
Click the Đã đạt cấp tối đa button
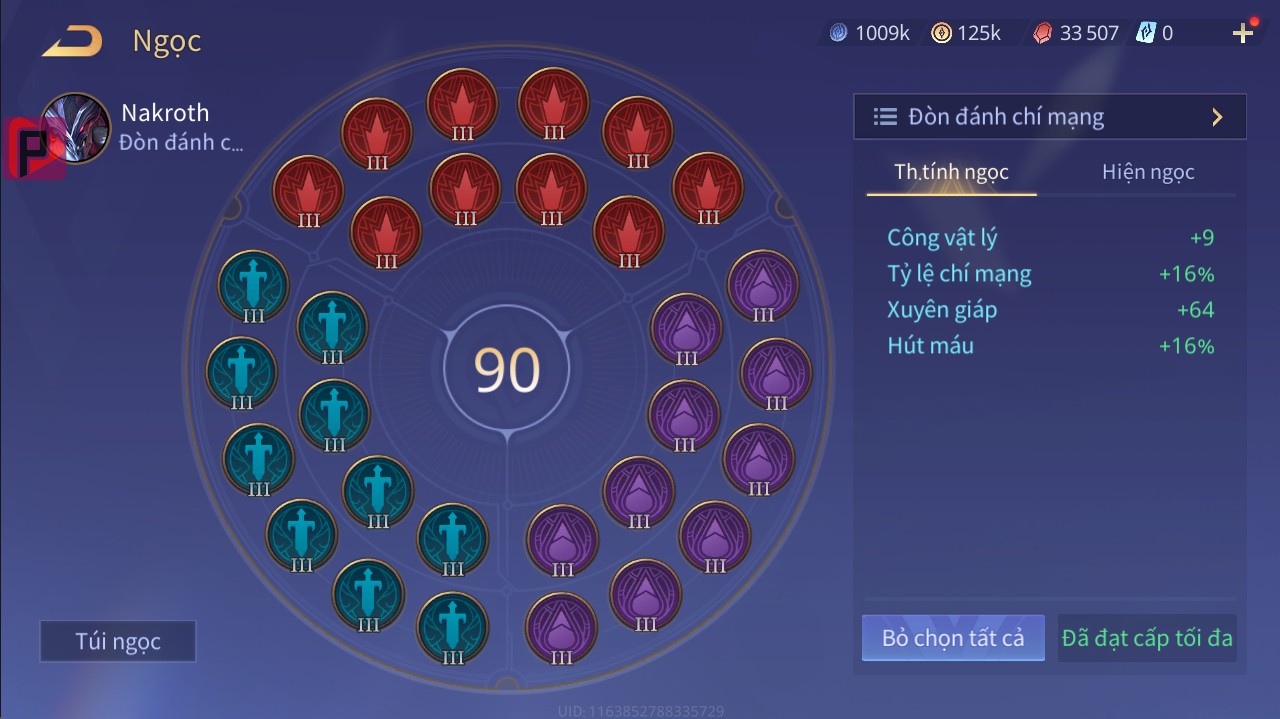[x=1147, y=638]
